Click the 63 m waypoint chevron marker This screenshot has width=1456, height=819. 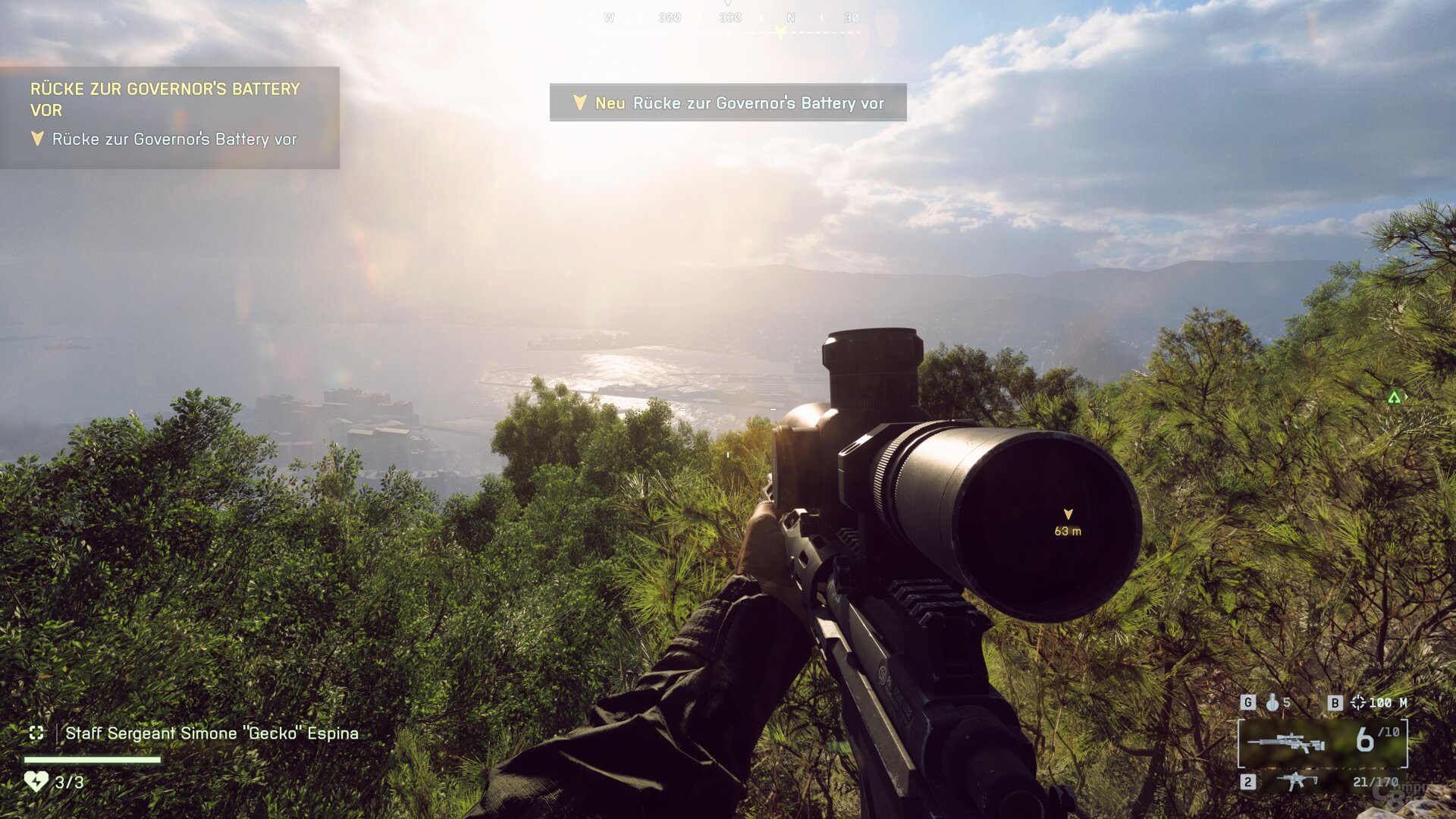coord(1069,513)
